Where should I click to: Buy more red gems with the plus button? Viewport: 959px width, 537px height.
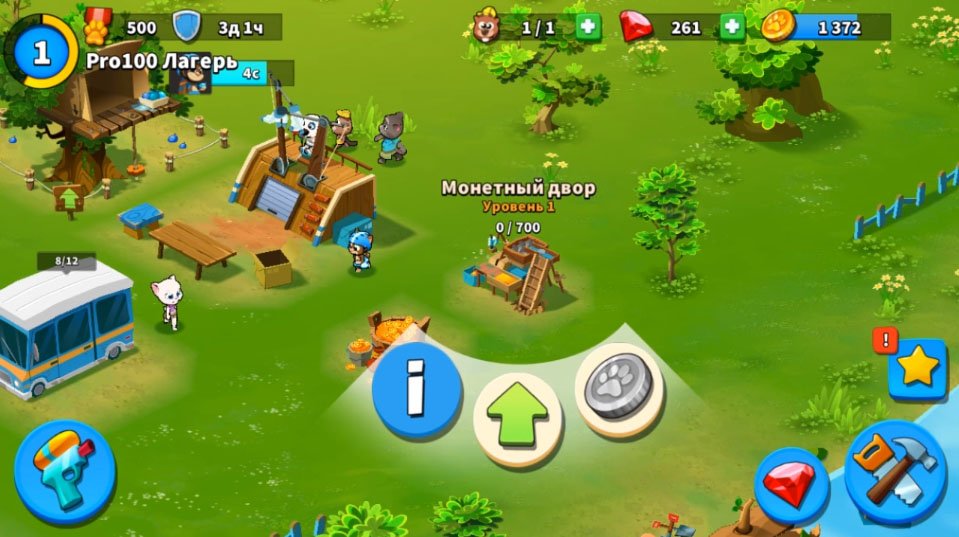[733, 27]
